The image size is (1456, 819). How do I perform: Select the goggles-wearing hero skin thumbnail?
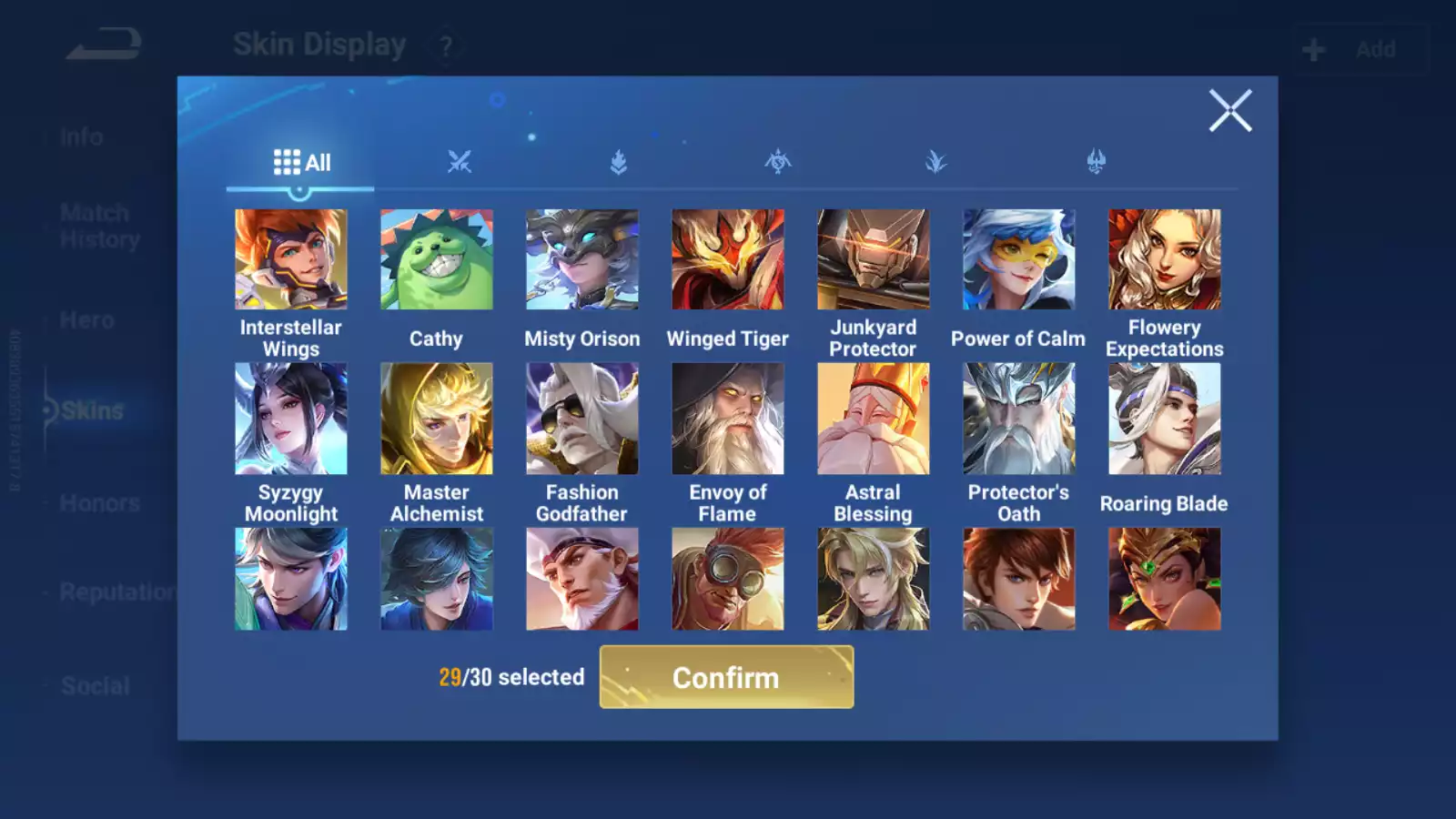(728, 579)
